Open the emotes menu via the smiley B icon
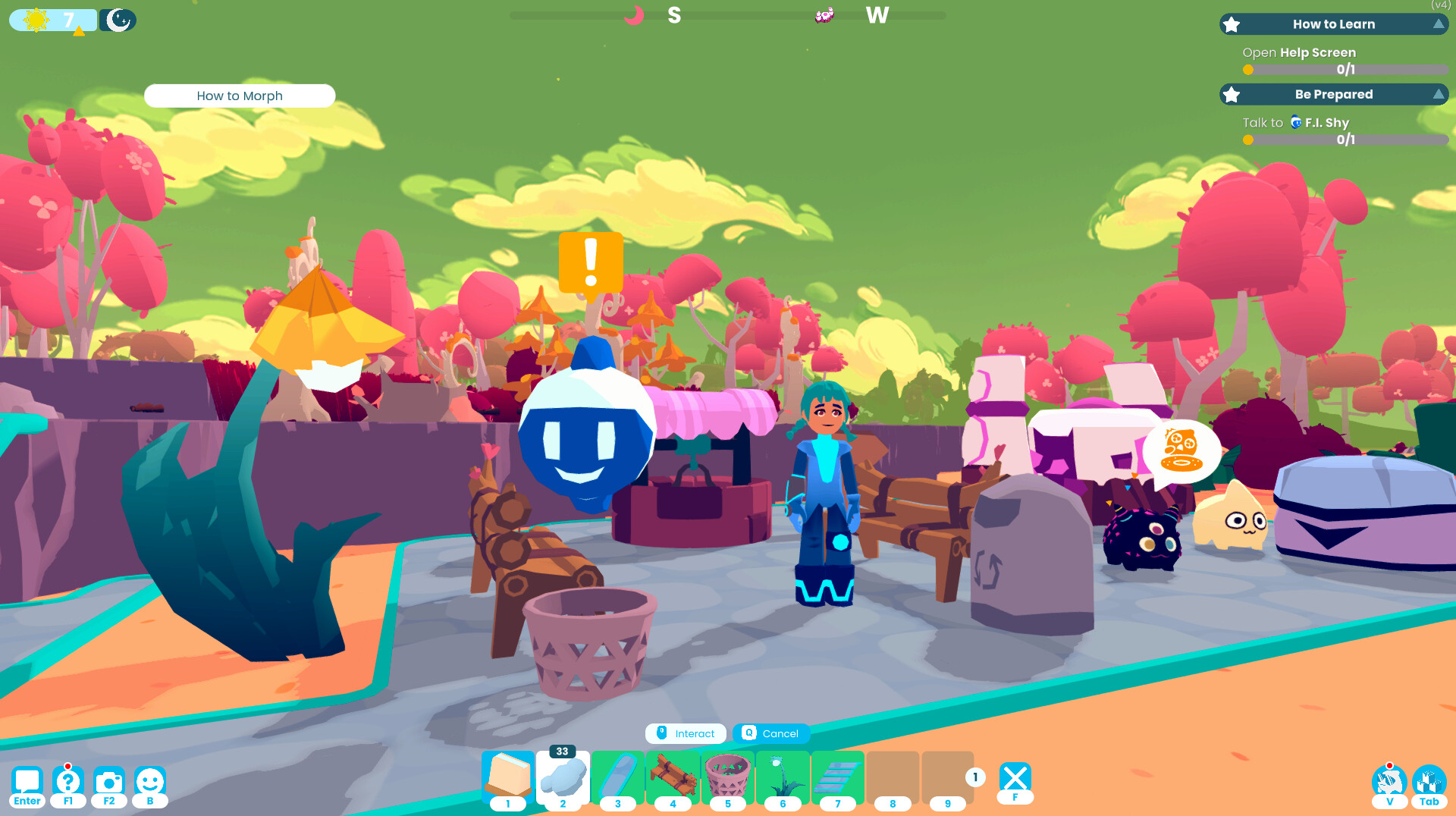This screenshot has width=1456, height=816. 149,782
